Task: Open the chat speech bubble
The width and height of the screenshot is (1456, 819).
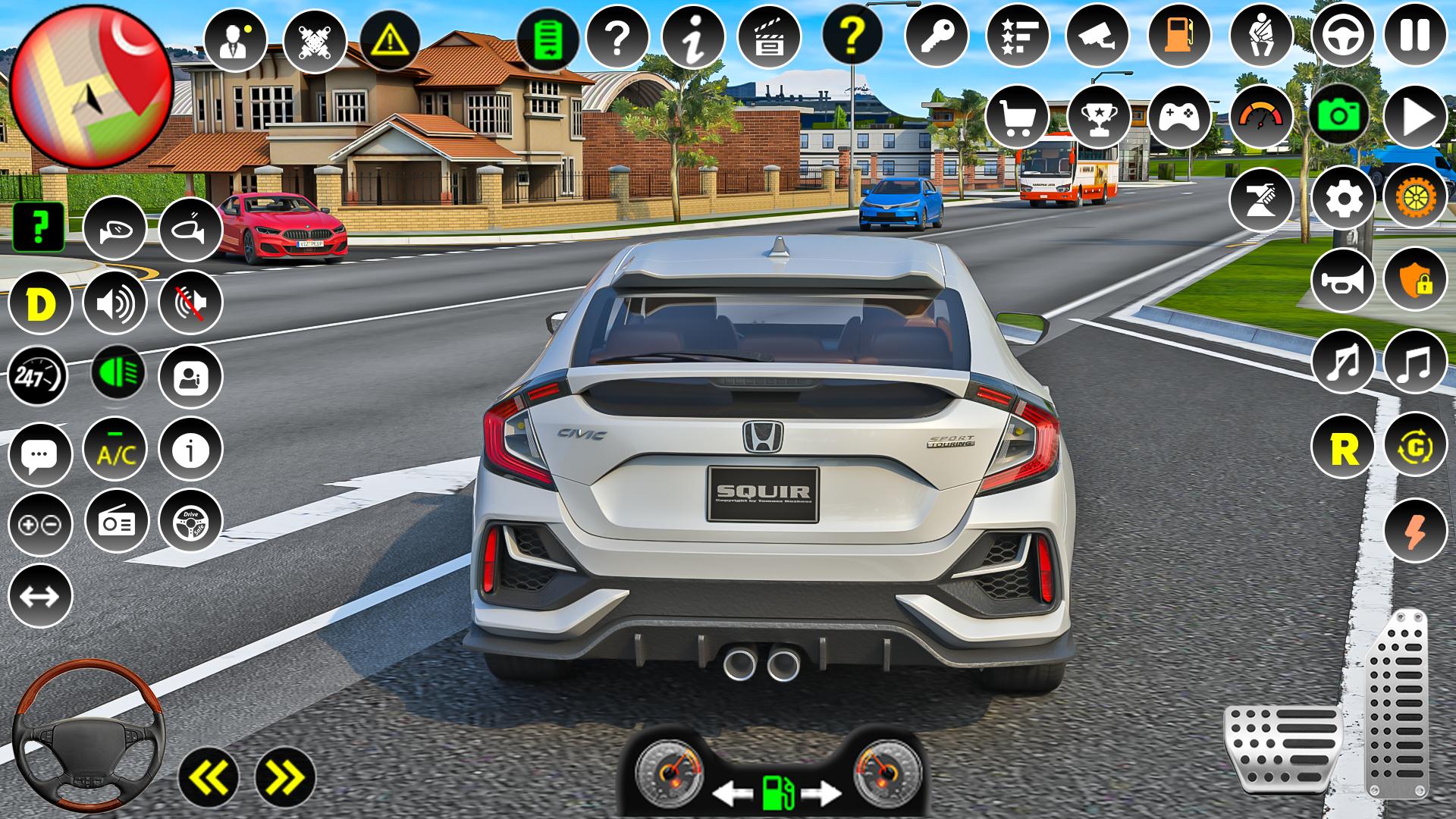Action: tap(39, 454)
